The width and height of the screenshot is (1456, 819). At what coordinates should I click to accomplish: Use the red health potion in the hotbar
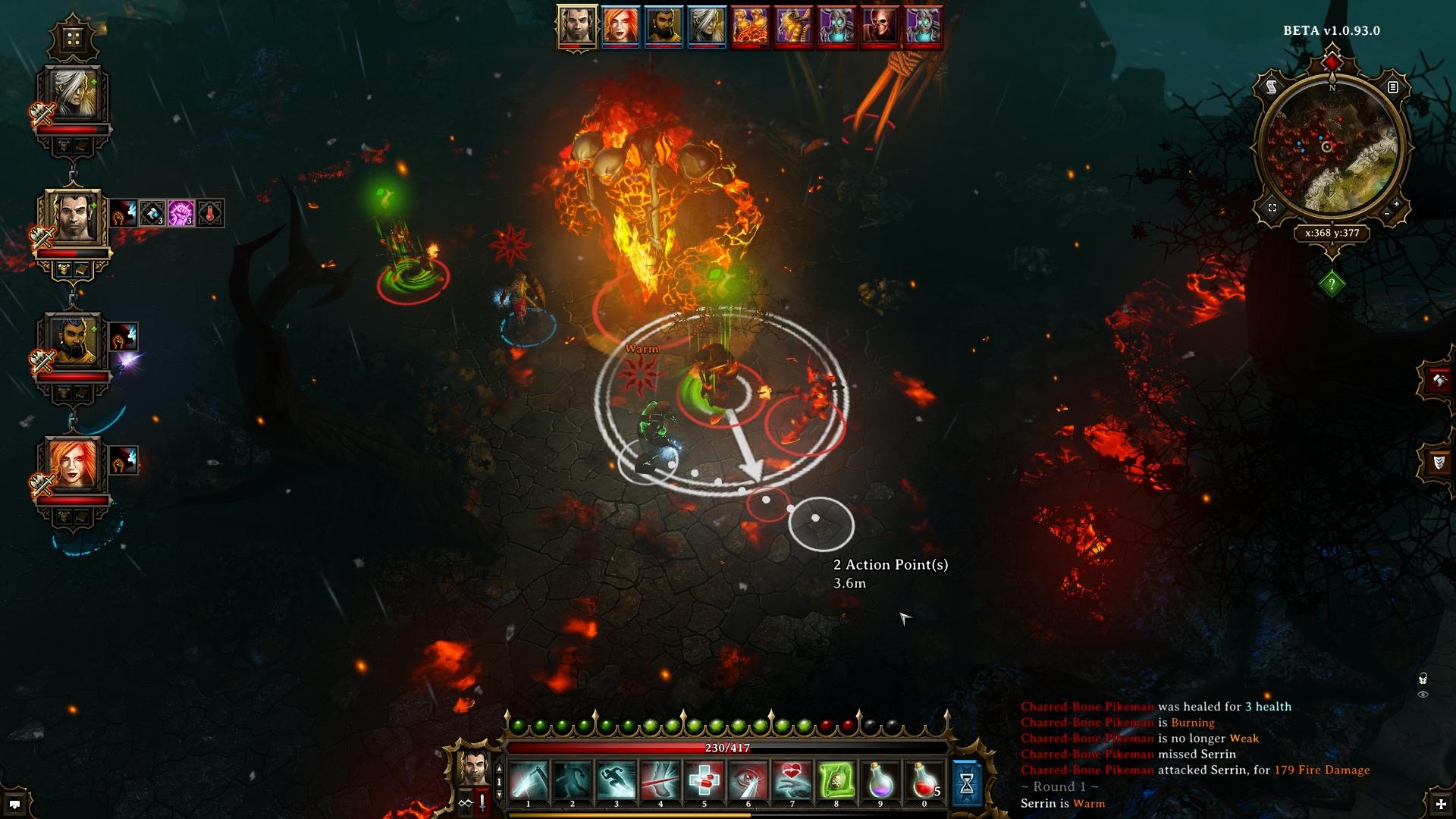(x=924, y=781)
